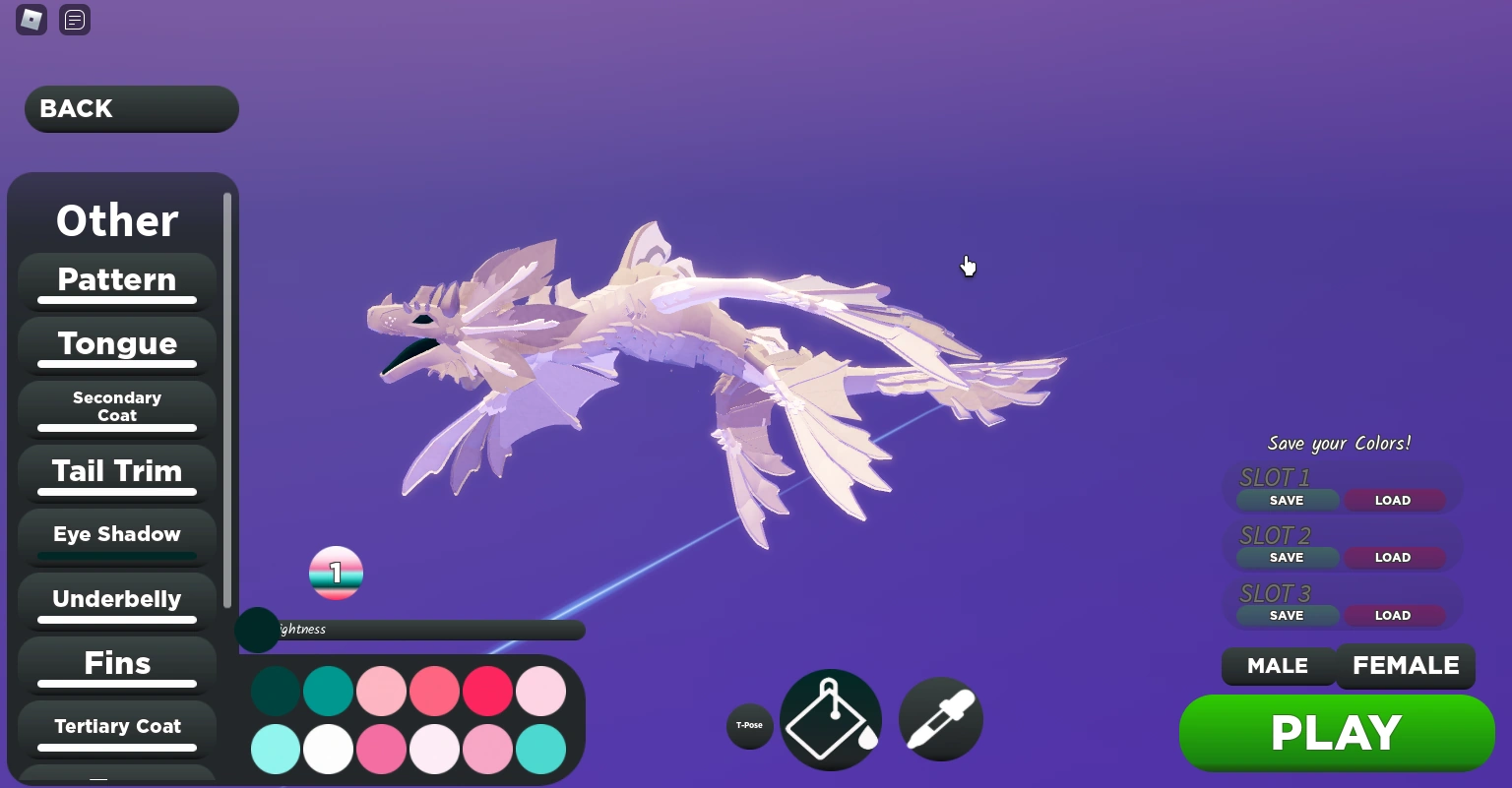This screenshot has height=788, width=1512.
Task: Pick the white color swatch
Action: (x=328, y=750)
